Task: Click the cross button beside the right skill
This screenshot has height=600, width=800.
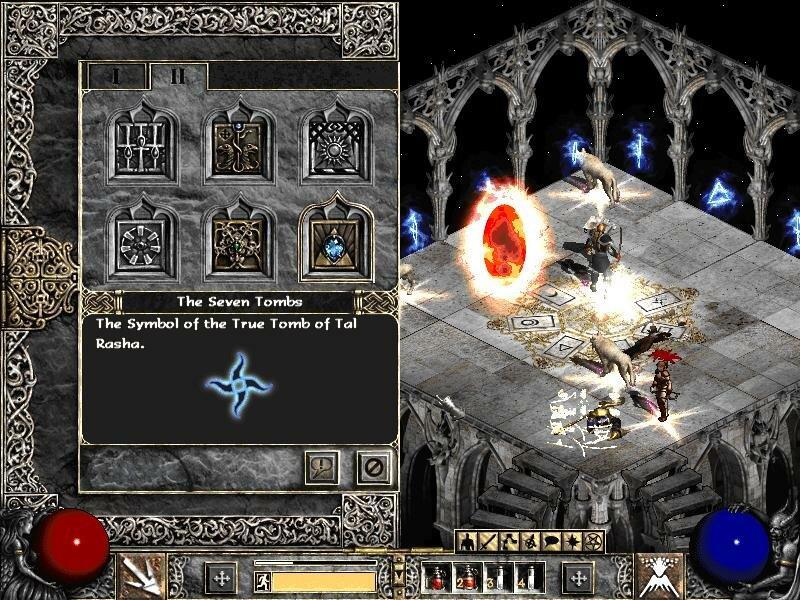Action: point(578,578)
